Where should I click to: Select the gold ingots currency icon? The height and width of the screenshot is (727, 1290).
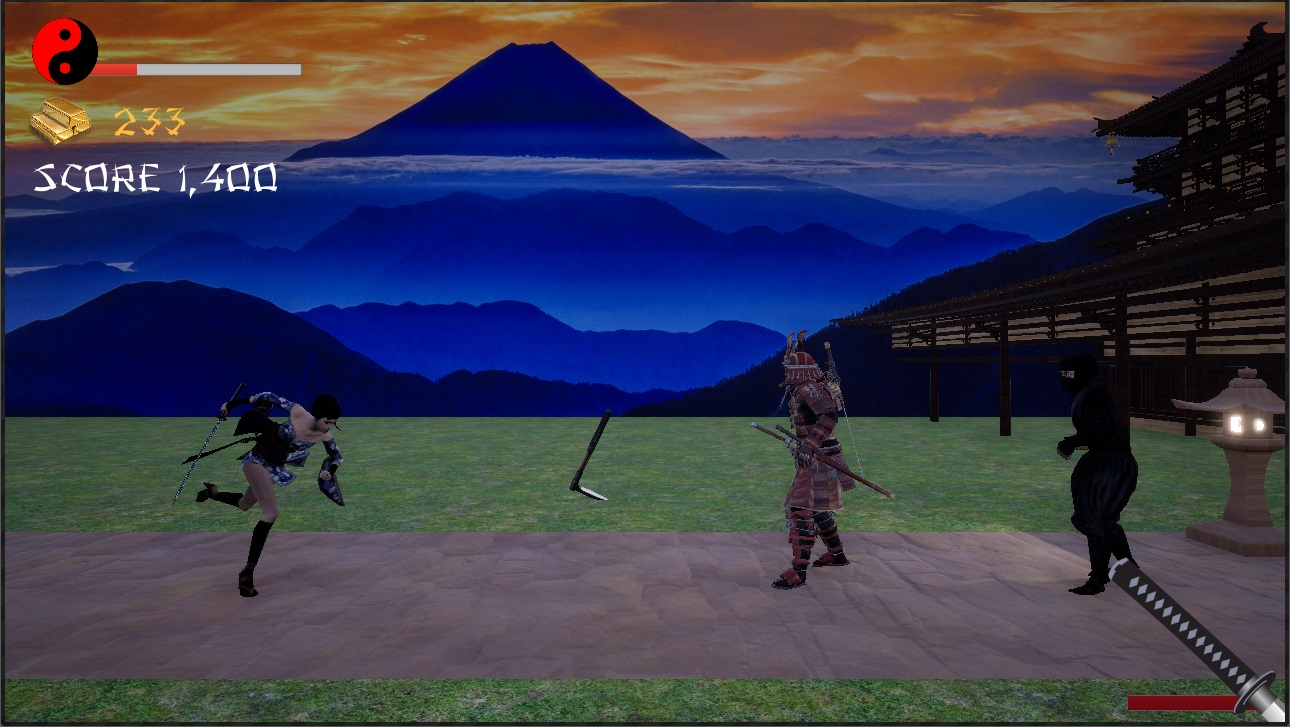[58, 120]
